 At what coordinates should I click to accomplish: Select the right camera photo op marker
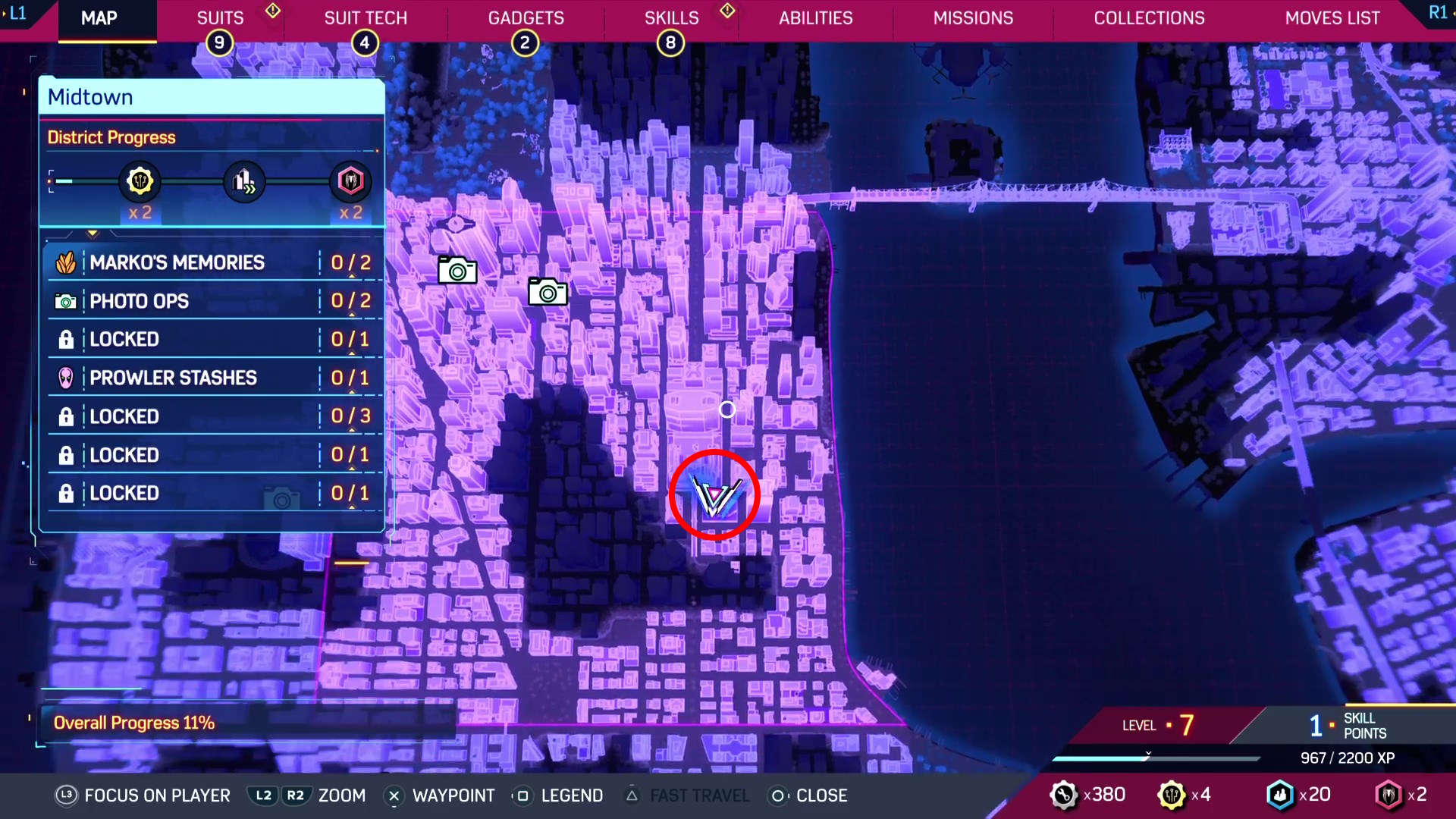(548, 293)
